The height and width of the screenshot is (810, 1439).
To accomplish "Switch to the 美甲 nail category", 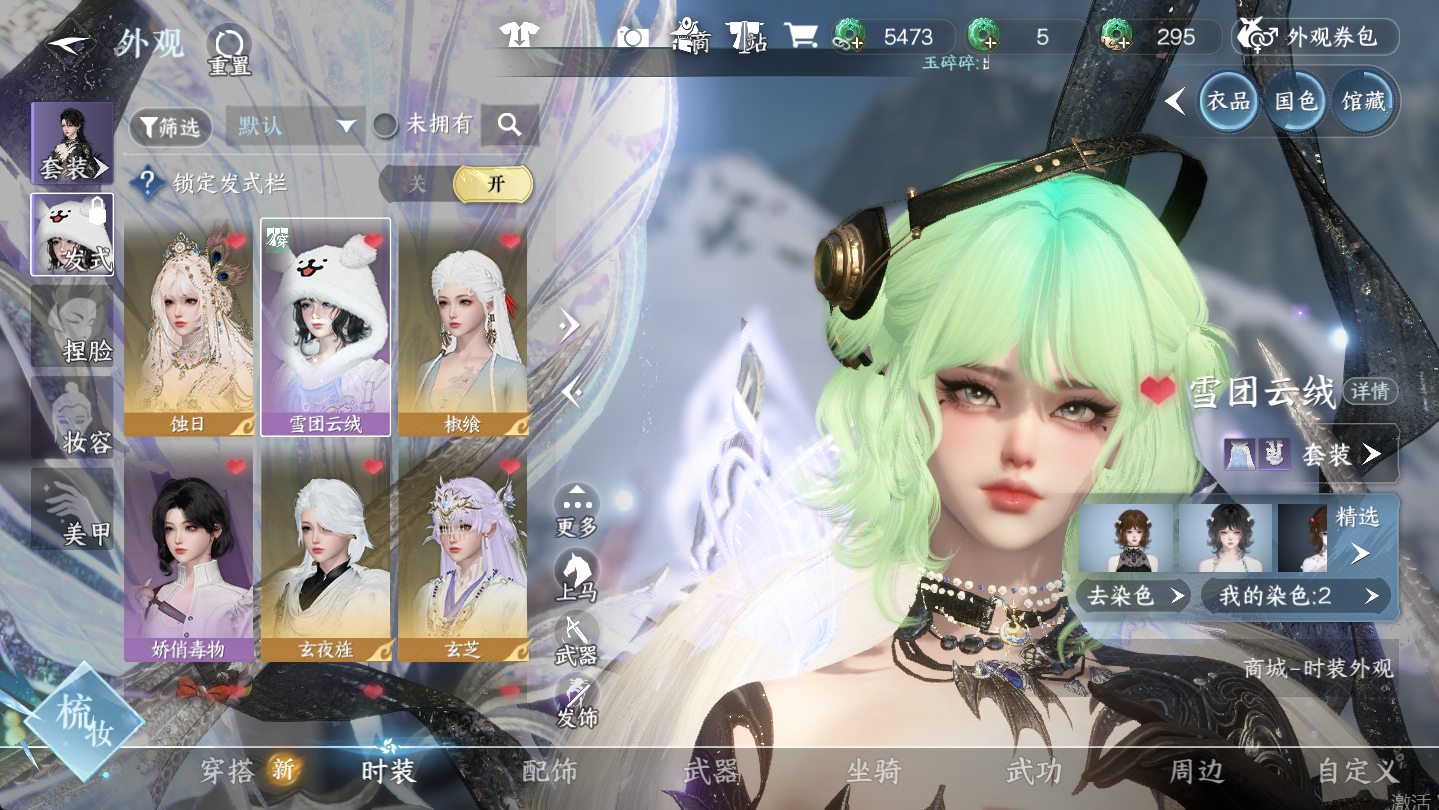I will 72,510.
